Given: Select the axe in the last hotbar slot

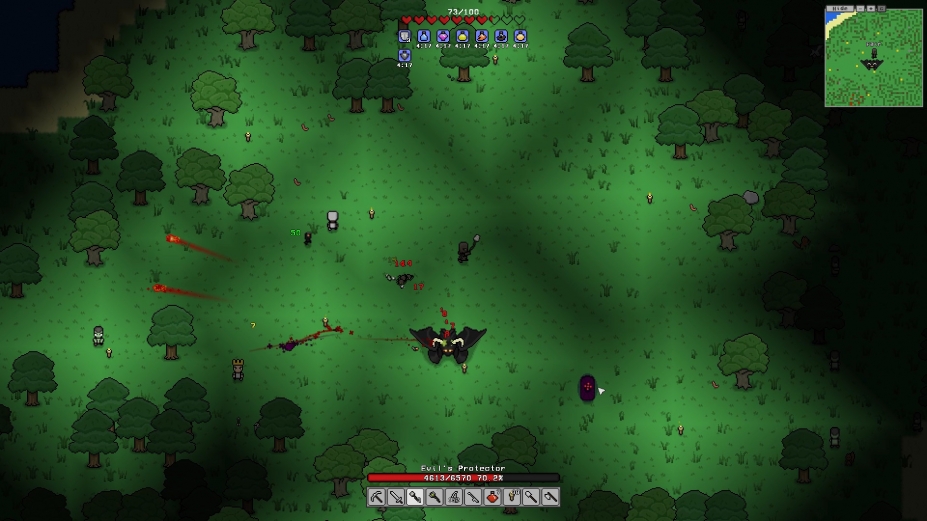Looking at the screenshot, I should pyautogui.click(x=550, y=496).
